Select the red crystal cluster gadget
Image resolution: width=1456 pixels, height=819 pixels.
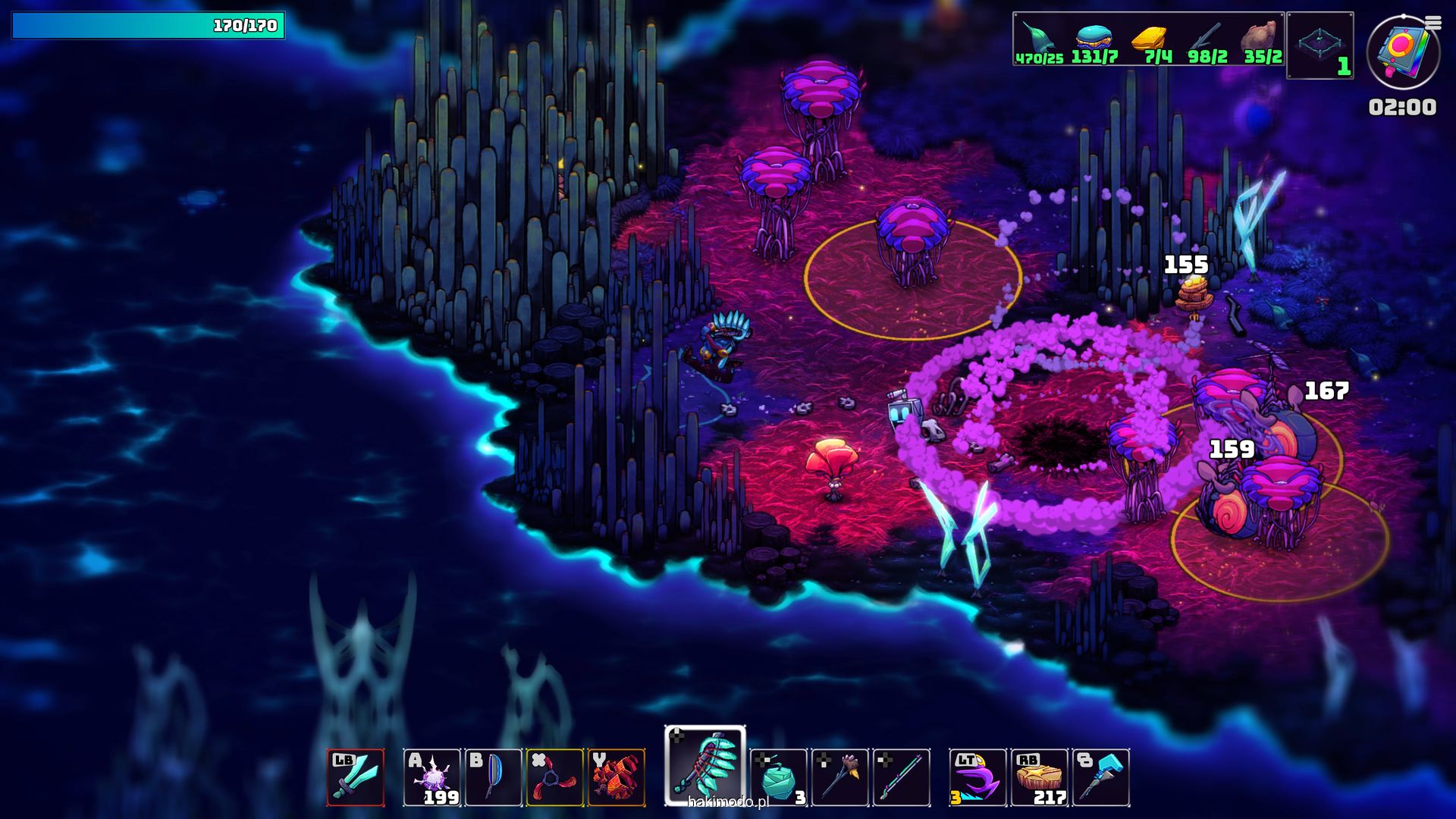[617, 777]
